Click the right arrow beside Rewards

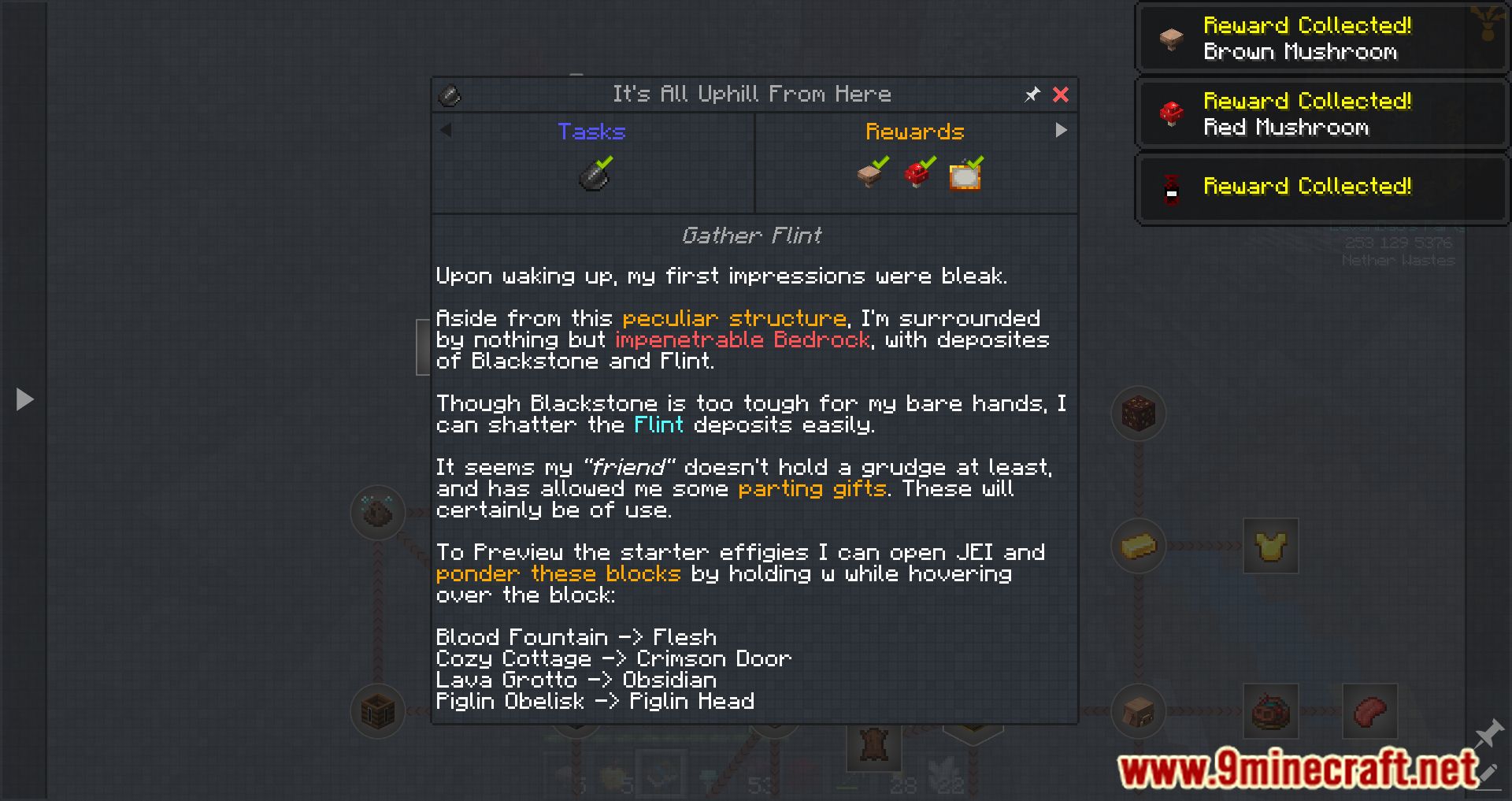coord(1062,130)
